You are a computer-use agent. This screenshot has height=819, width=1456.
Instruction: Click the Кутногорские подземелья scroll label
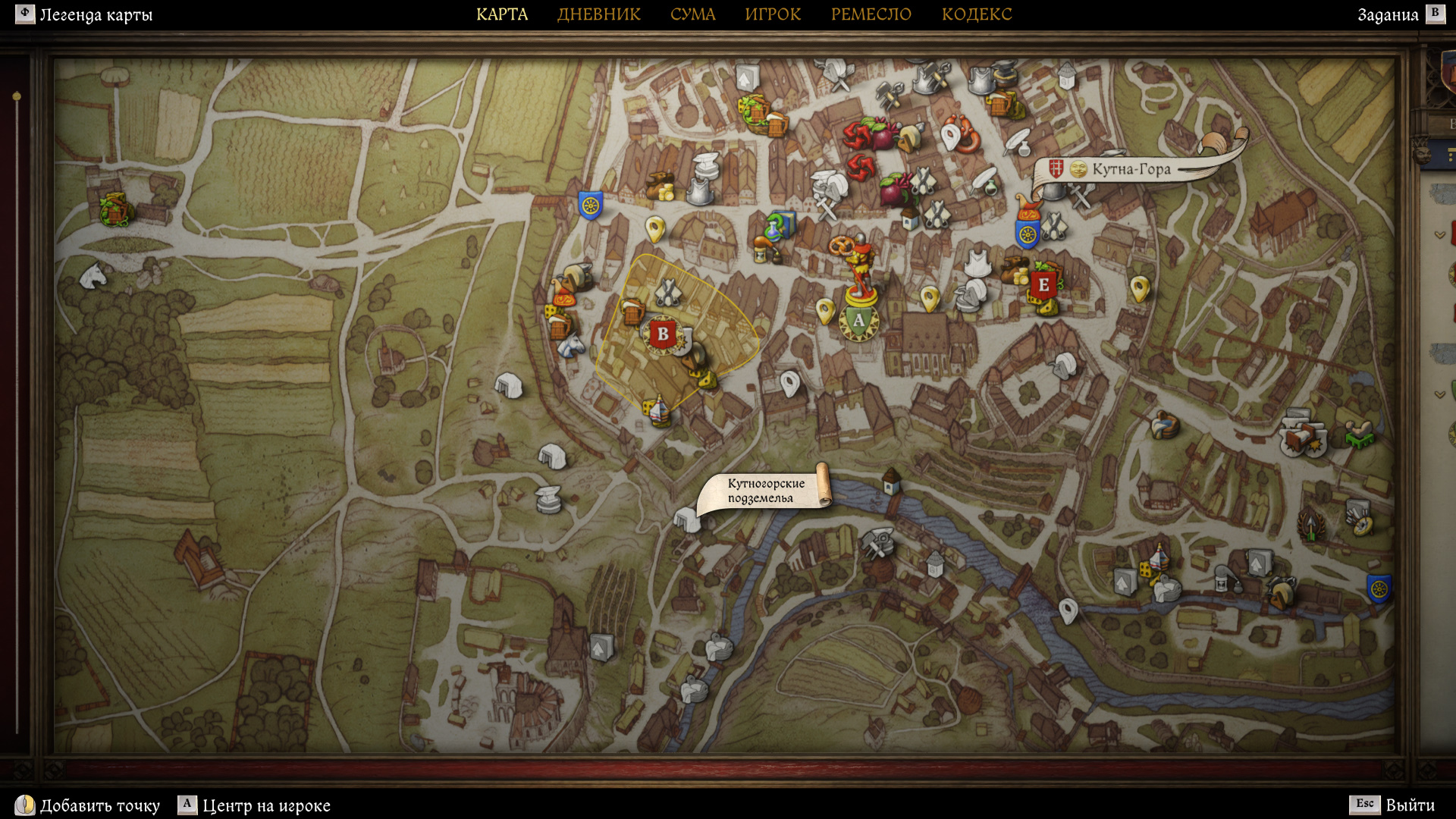coord(764,491)
